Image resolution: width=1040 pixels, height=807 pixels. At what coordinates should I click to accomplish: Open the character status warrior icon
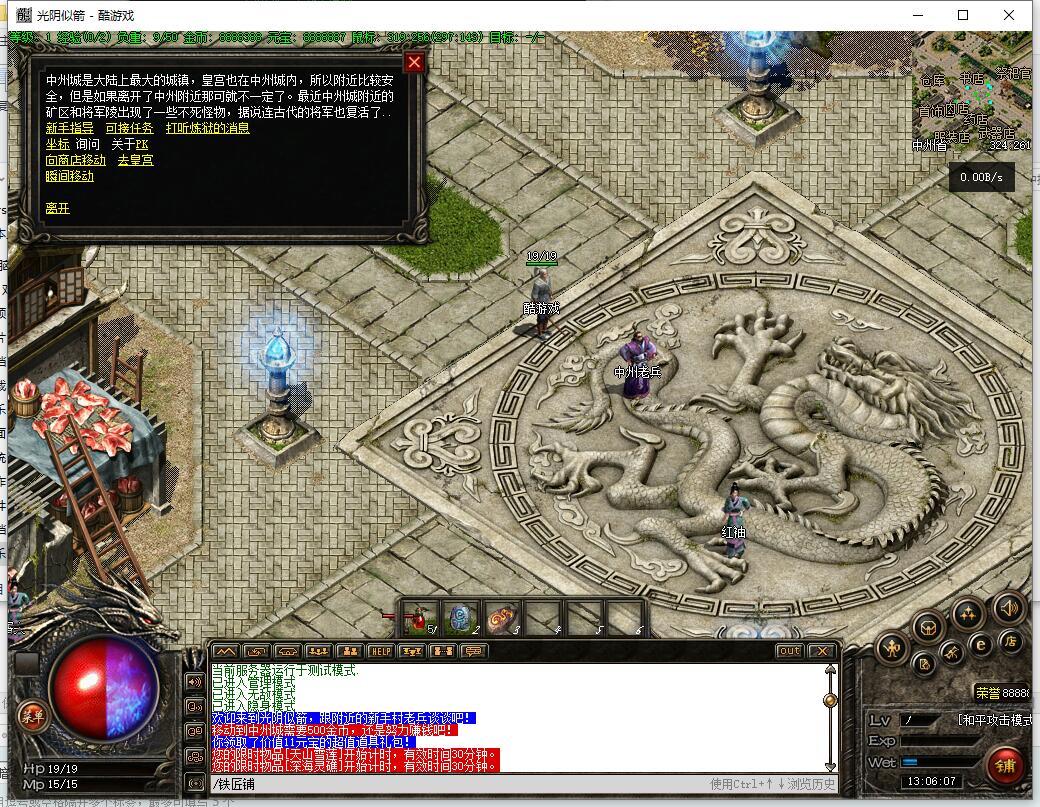tap(892, 649)
